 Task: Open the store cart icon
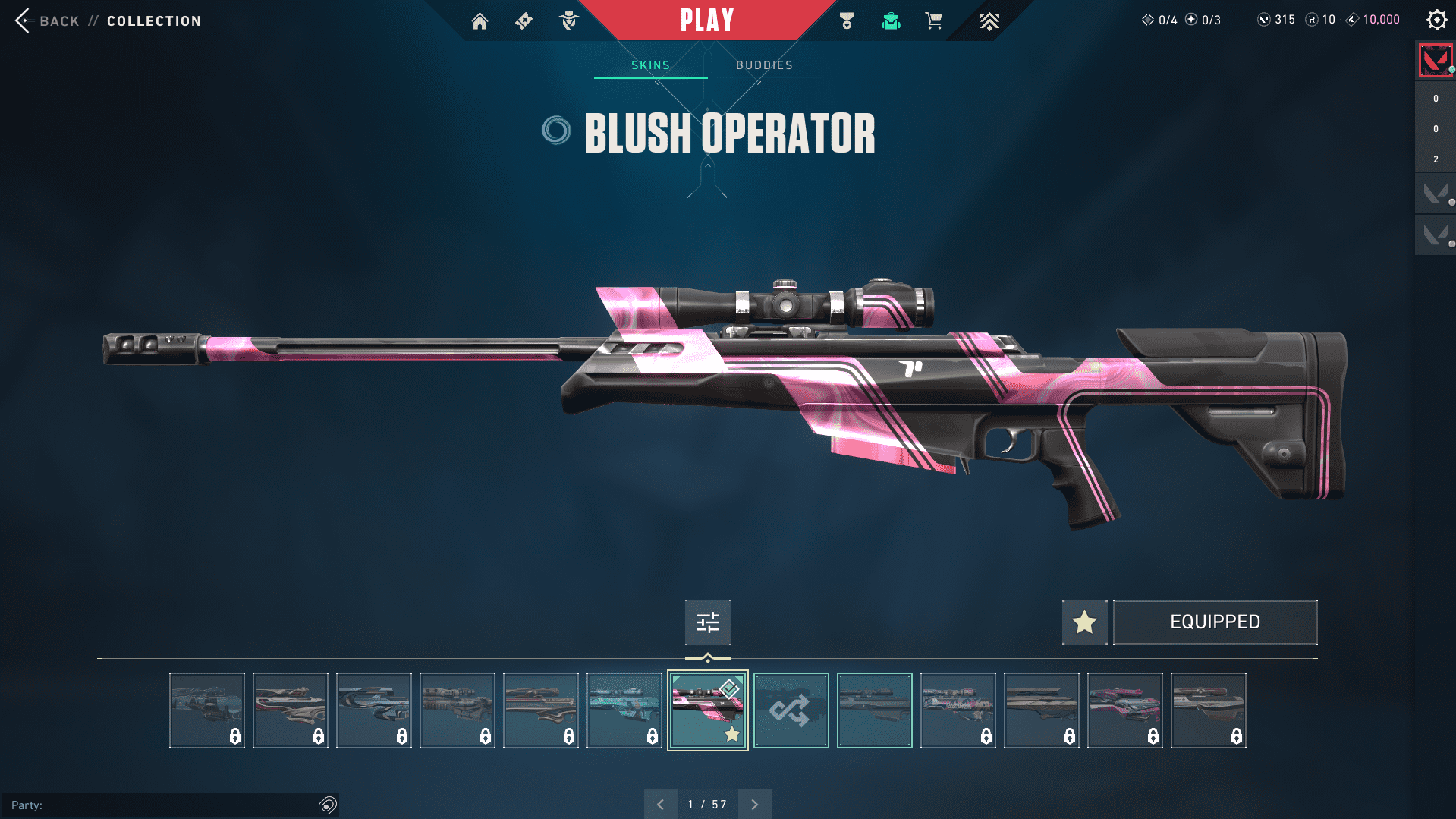[933, 20]
